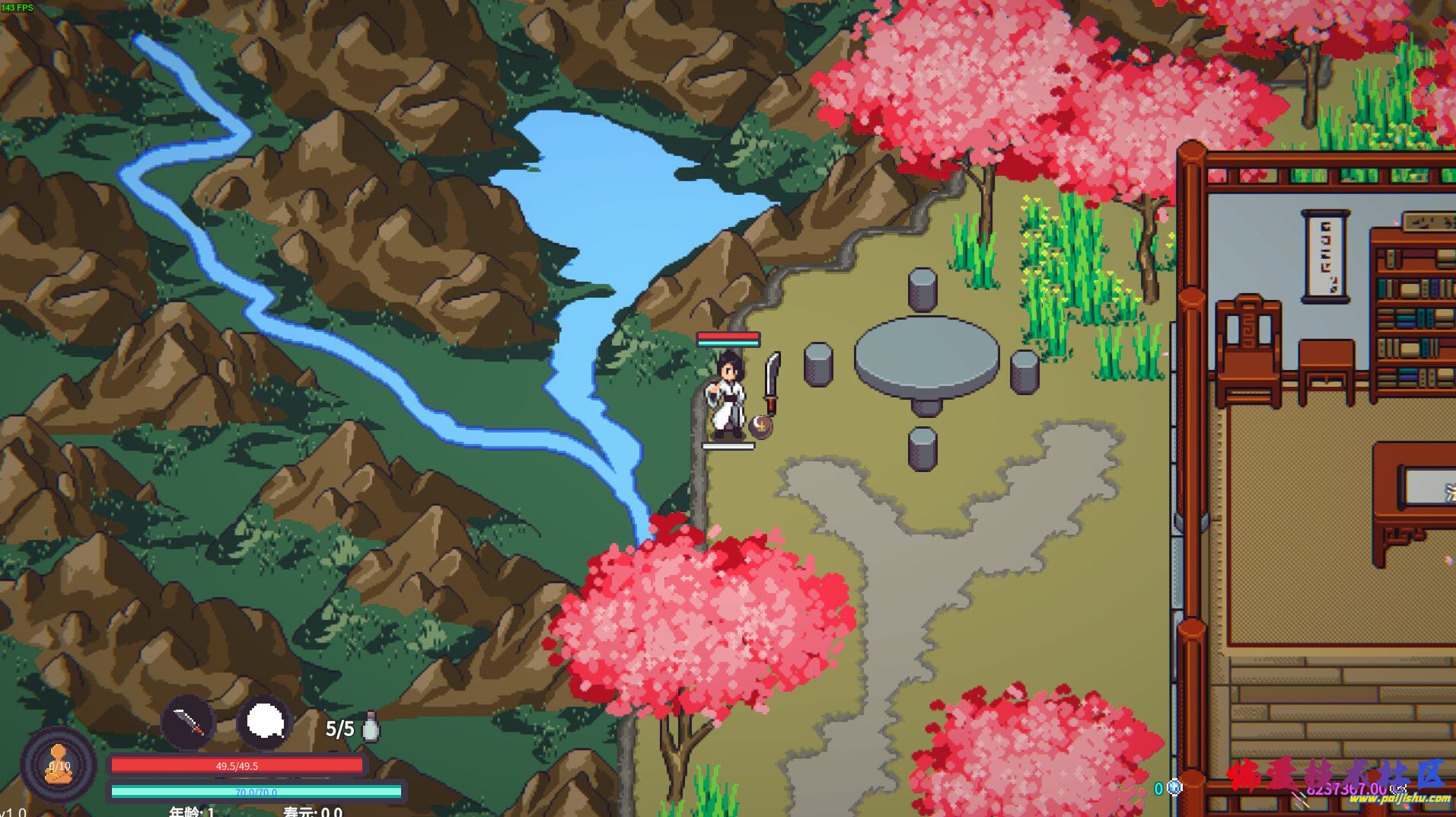This screenshot has height=817, width=1456.
Task: Activate the white cloud skill icon
Action: 264,721
